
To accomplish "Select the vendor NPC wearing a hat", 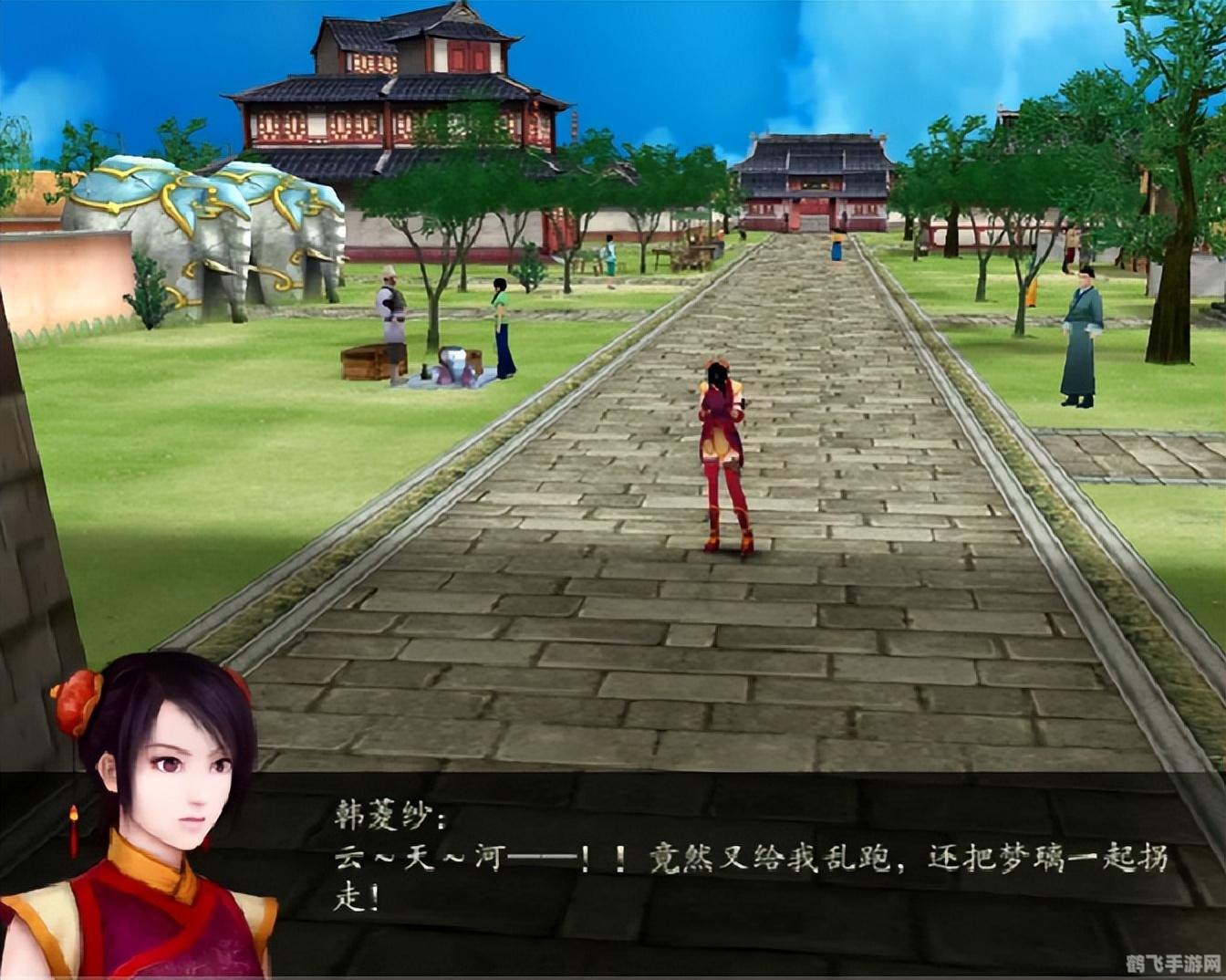I will (x=389, y=315).
